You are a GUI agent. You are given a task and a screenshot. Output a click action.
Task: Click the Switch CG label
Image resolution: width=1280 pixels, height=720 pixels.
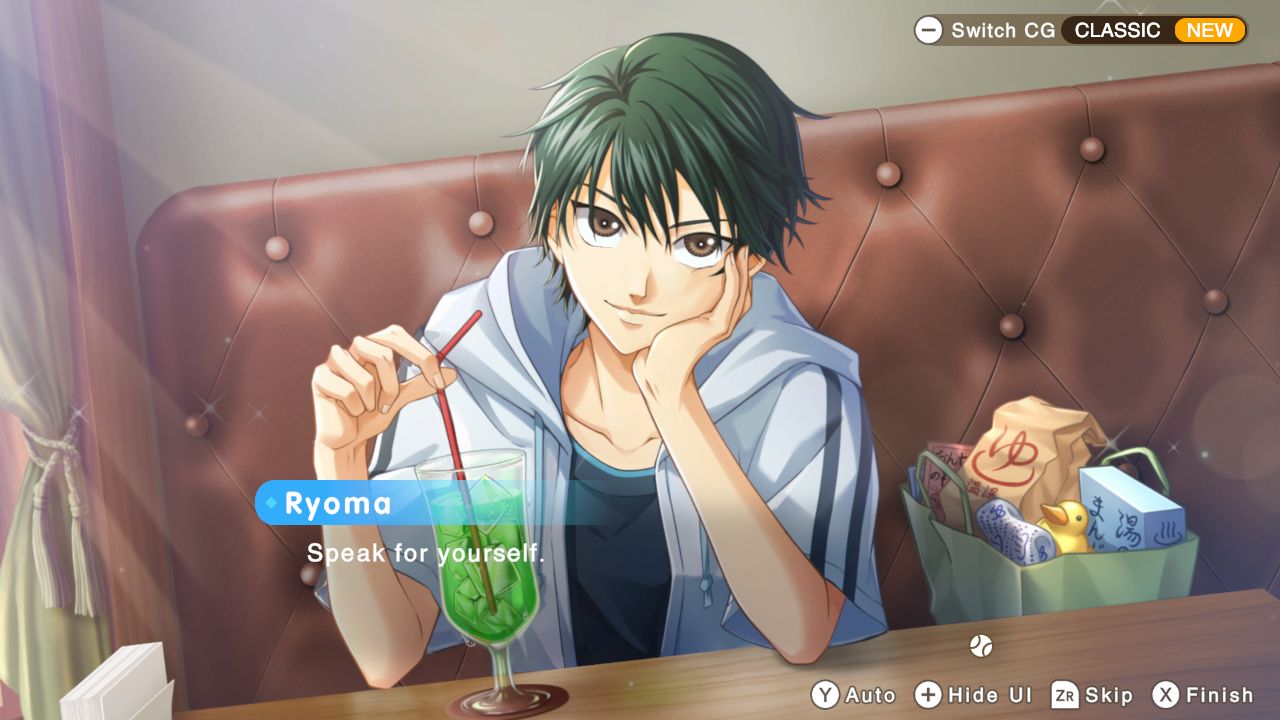click(1004, 30)
